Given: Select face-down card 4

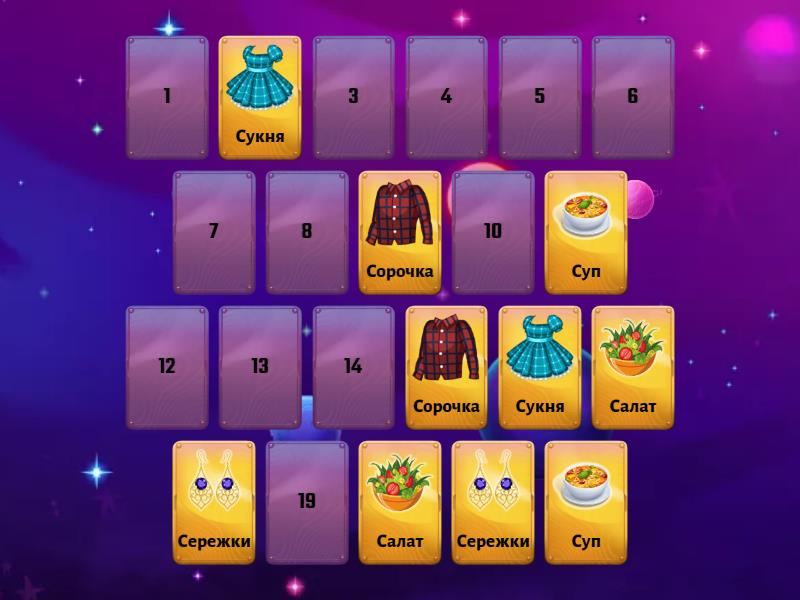Looking at the screenshot, I should coord(446,97).
